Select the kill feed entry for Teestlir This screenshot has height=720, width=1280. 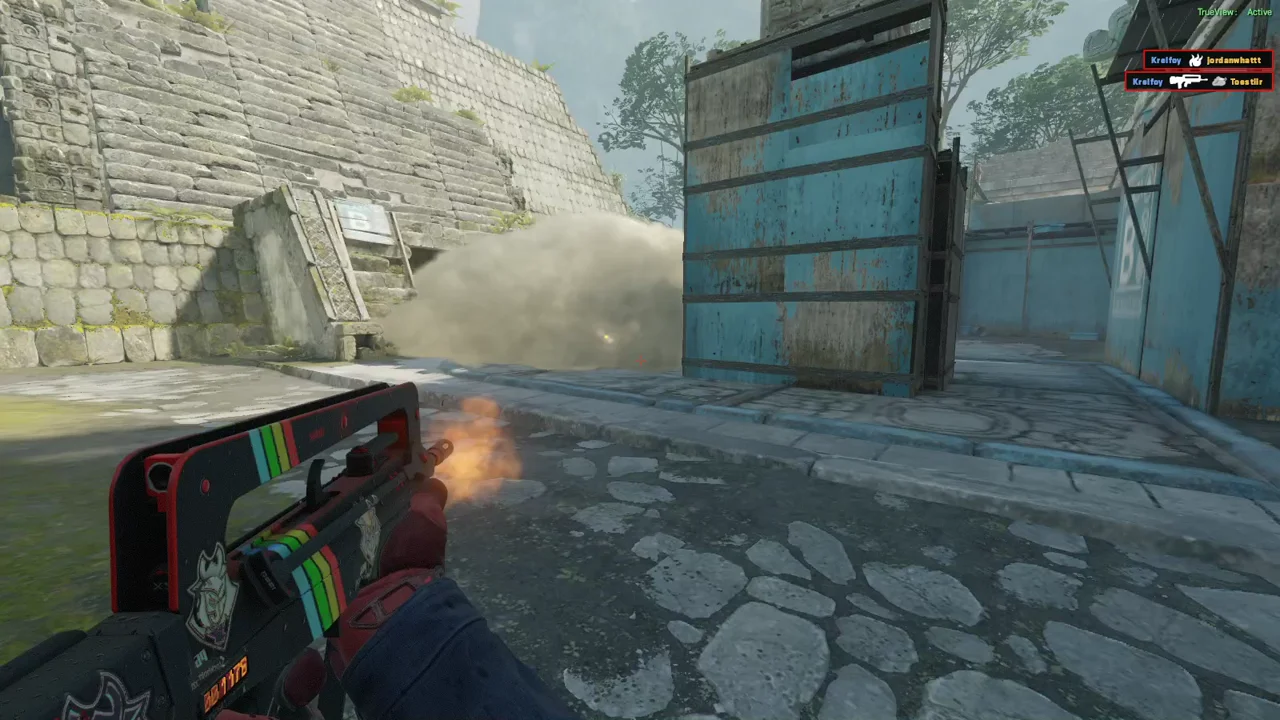click(1199, 81)
